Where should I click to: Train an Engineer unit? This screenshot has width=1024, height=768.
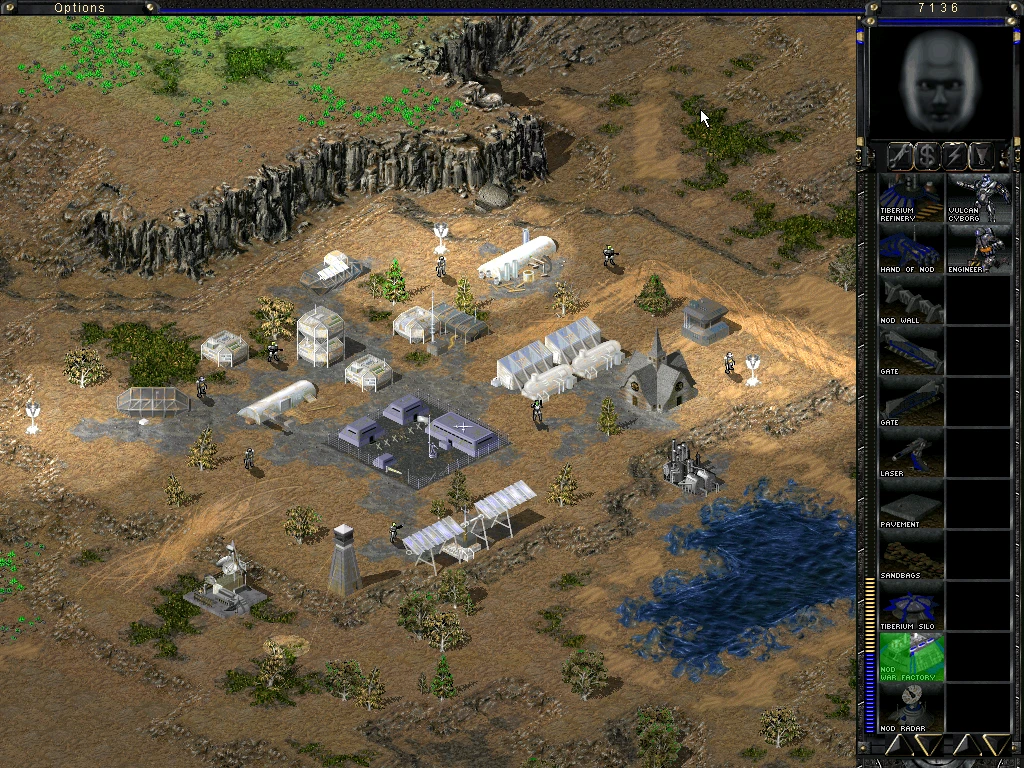click(978, 249)
